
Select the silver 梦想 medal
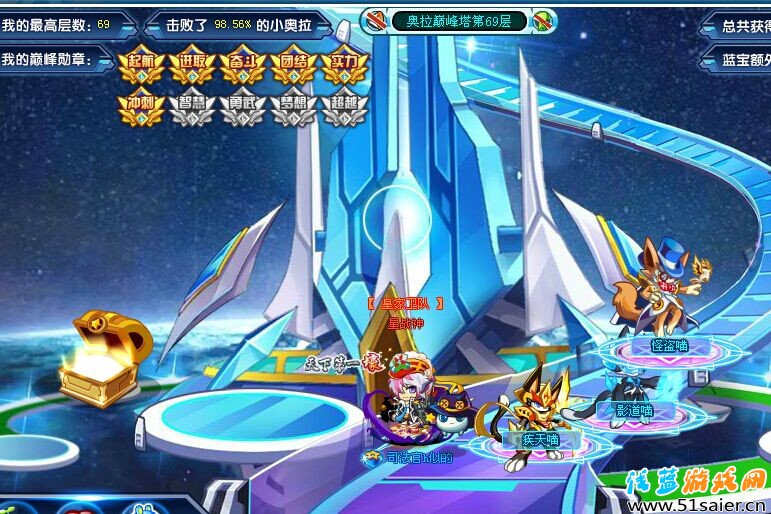pyautogui.click(x=293, y=106)
